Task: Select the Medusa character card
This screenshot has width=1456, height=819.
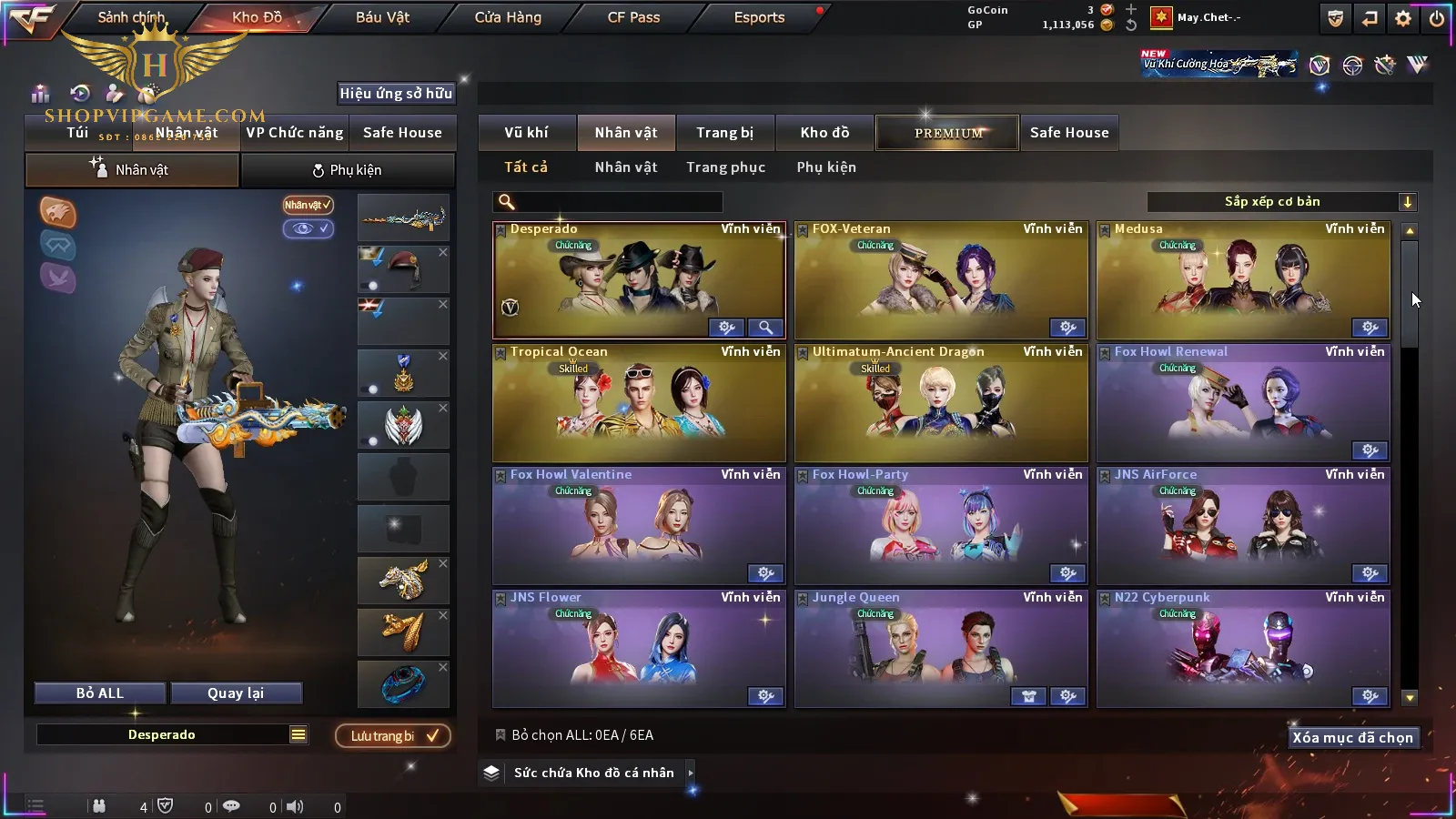Action: point(1243,280)
